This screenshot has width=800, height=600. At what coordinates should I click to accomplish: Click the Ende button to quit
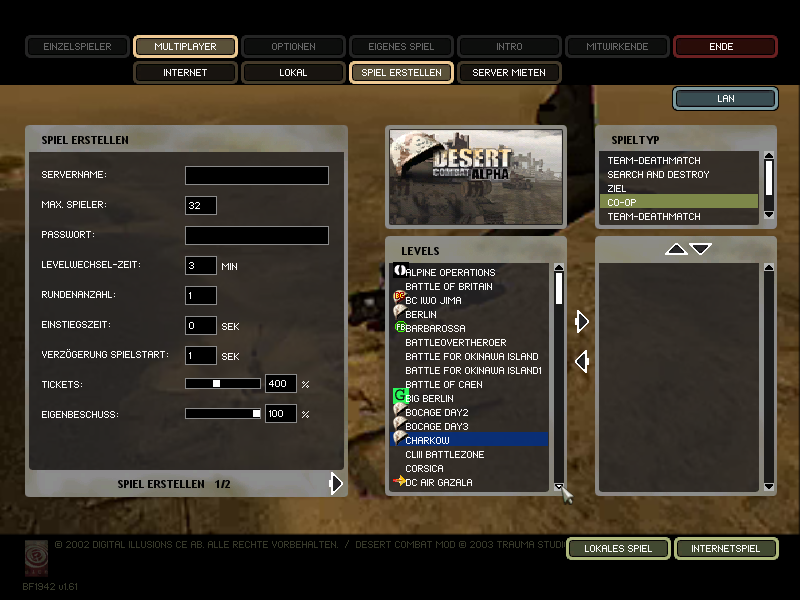point(725,46)
